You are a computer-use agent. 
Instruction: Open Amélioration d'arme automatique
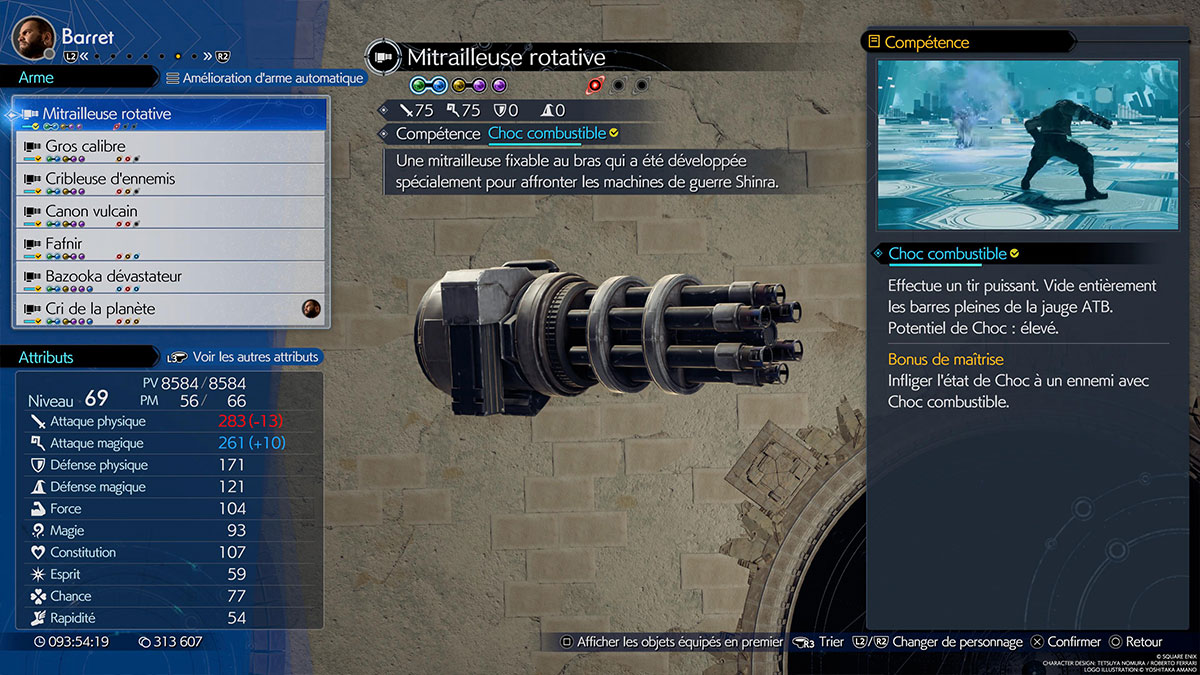[265, 78]
